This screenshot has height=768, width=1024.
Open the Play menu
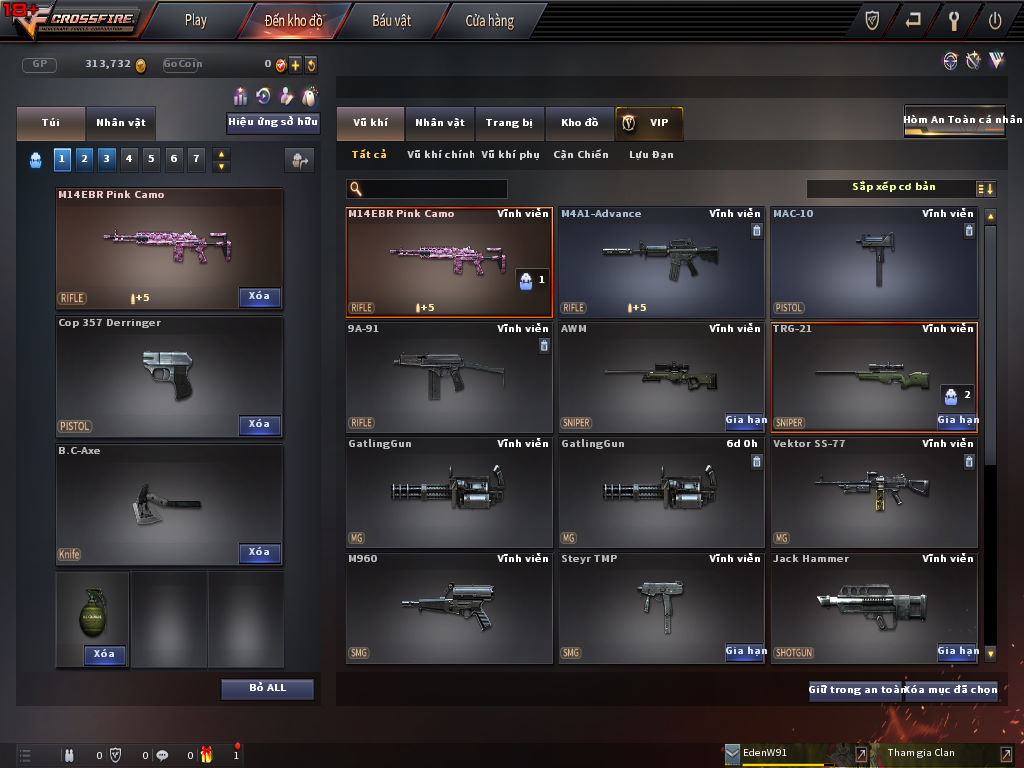pyautogui.click(x=196, y=20)
